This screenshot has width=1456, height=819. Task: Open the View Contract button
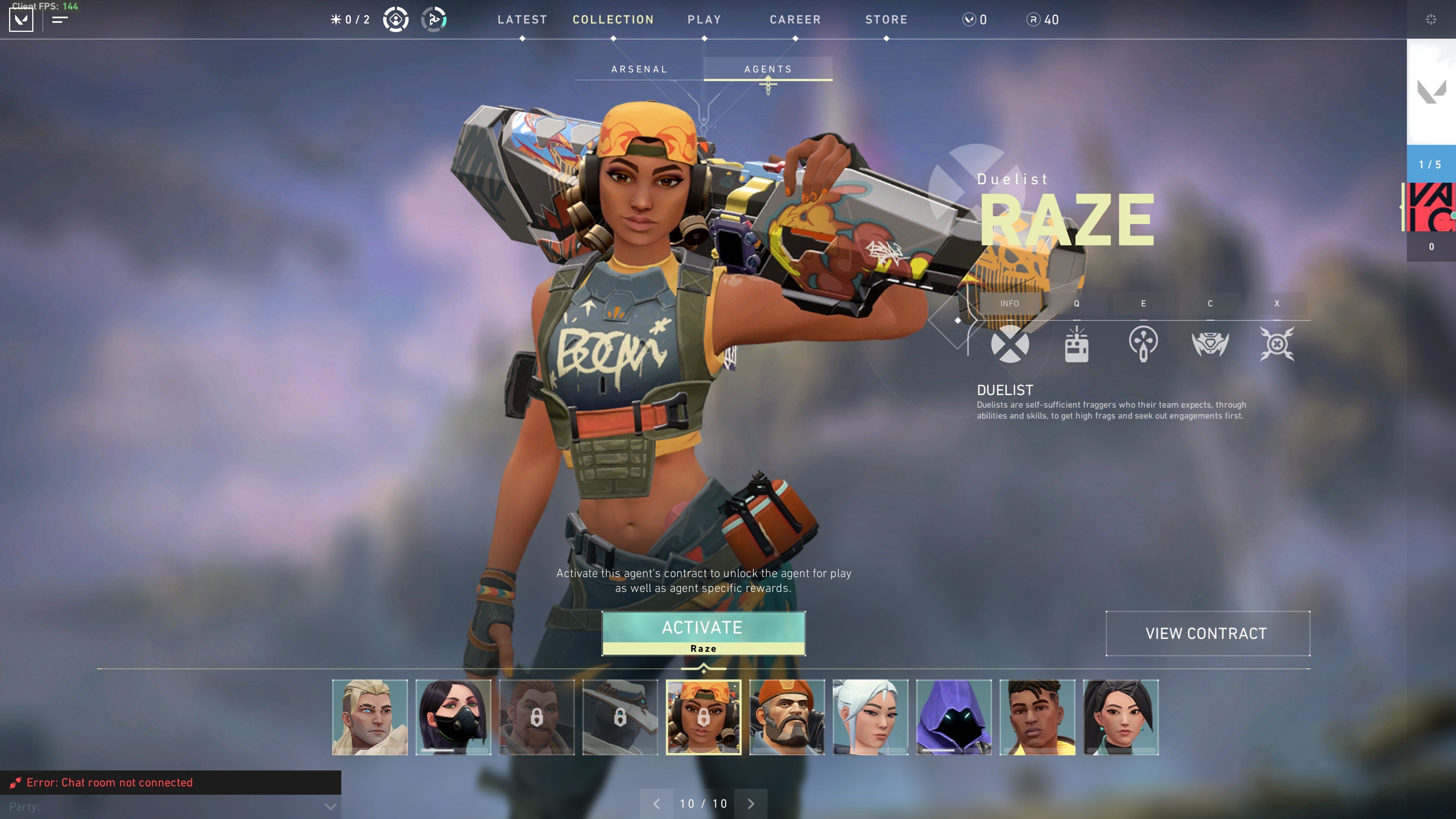[x=1207, y=633]
